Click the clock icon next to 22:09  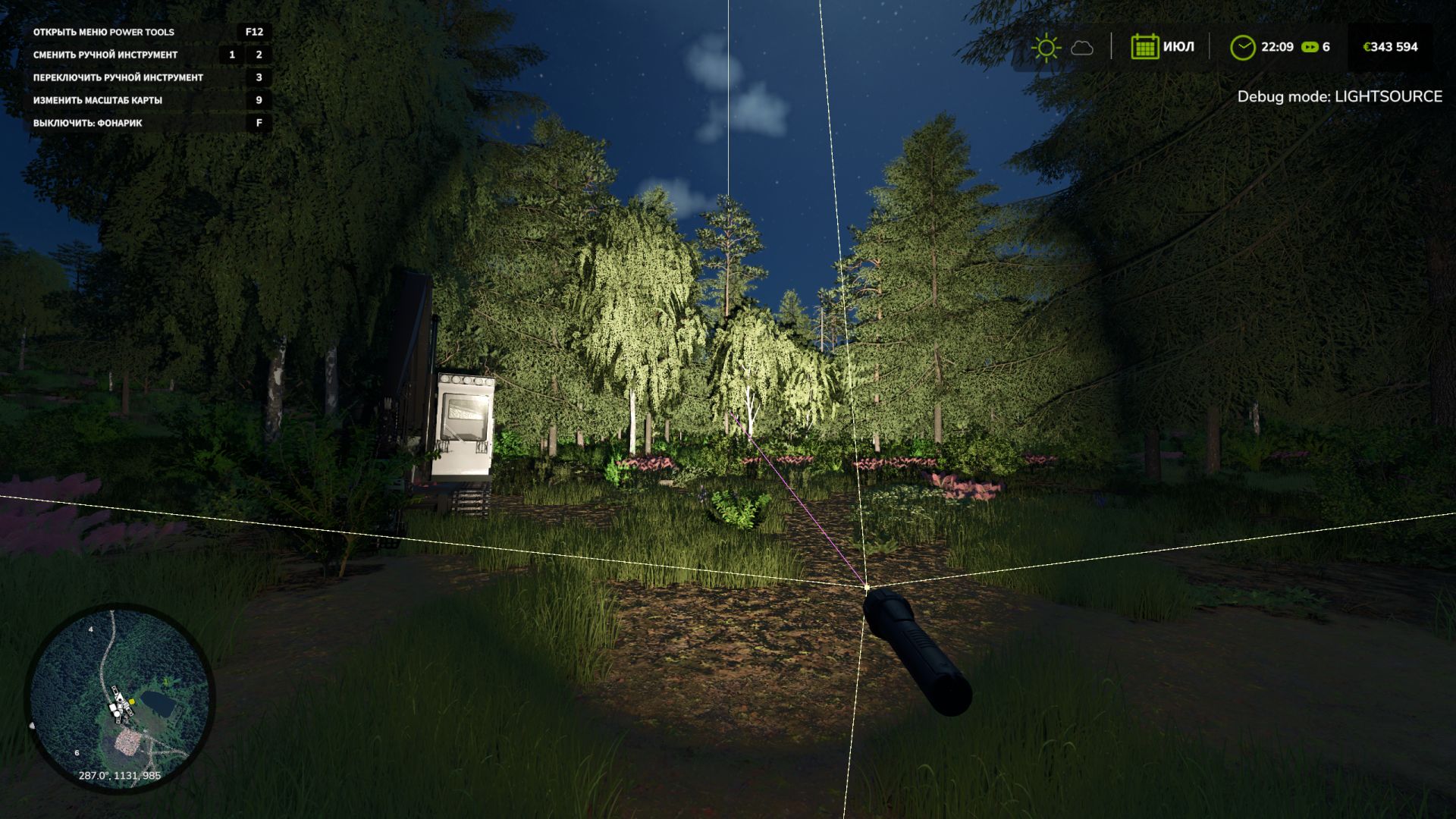pyautogui.click(x=1244, y=46)
